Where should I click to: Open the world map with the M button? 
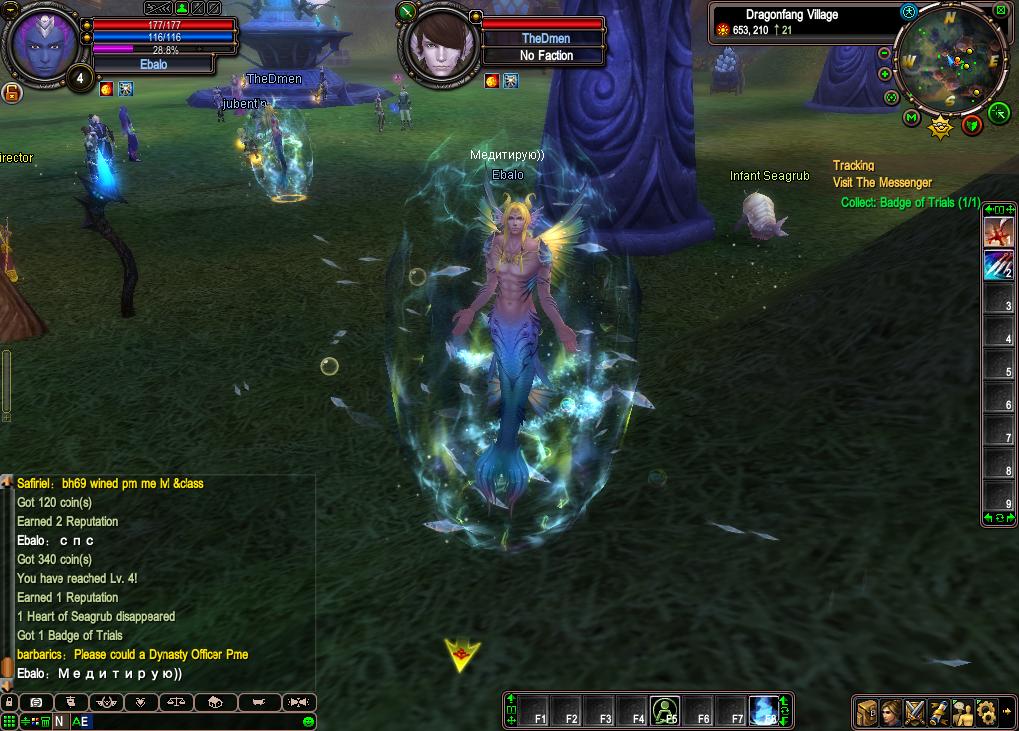pyautogui.click(x=911, y=118)
